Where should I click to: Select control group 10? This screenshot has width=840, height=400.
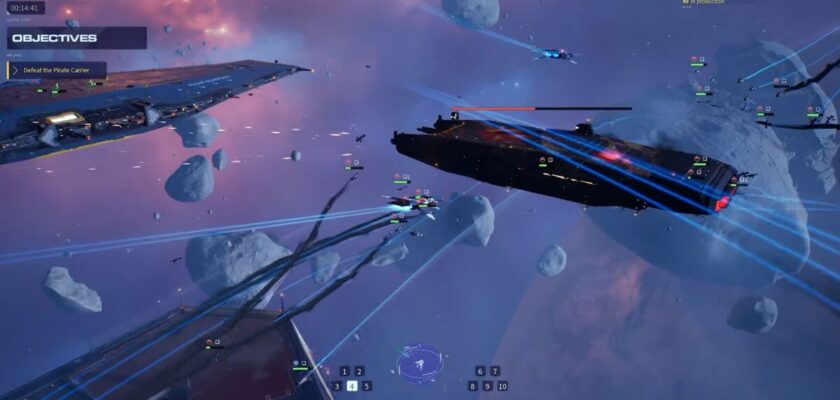502,386
